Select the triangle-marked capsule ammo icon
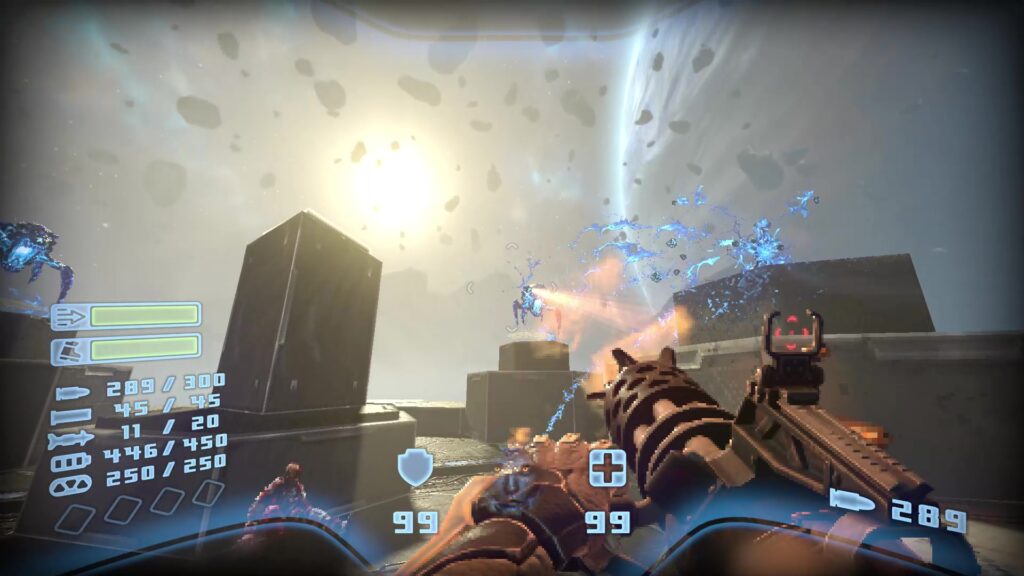Image resolution: width=1024 pixels, height=576 pixels. pos(72,482)
